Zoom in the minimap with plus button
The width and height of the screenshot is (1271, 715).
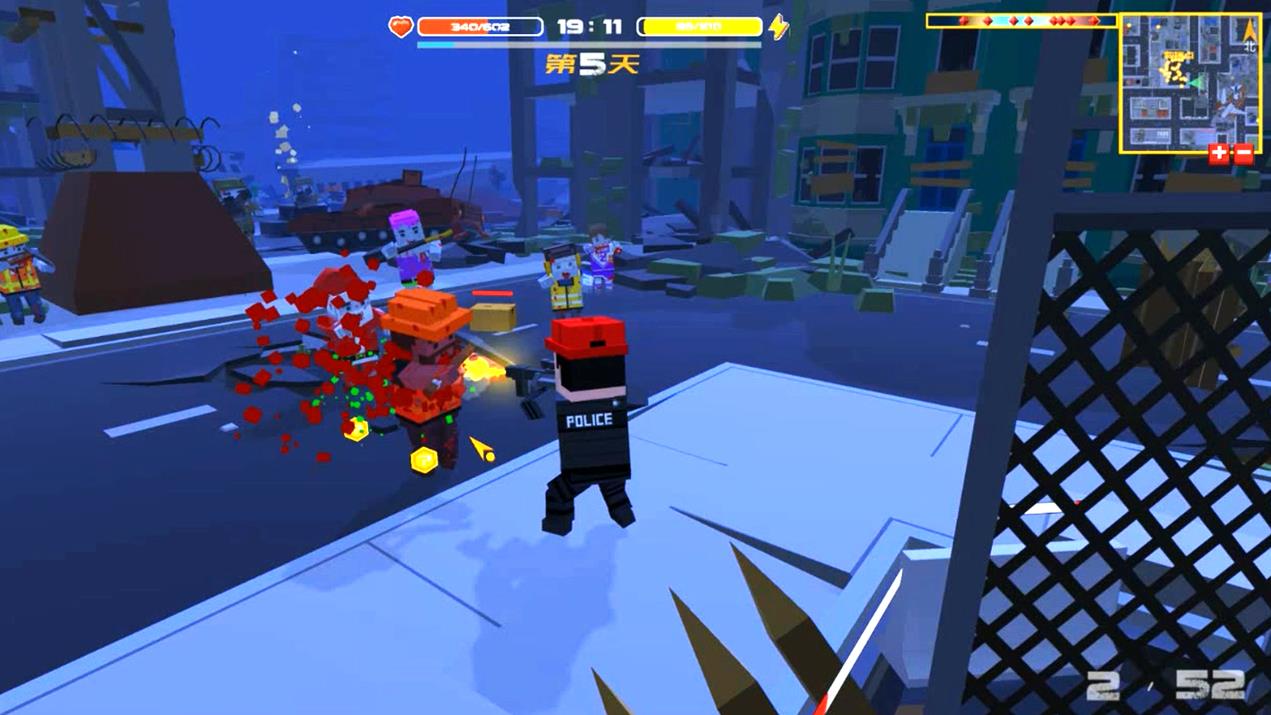[x=1219, y=154]
